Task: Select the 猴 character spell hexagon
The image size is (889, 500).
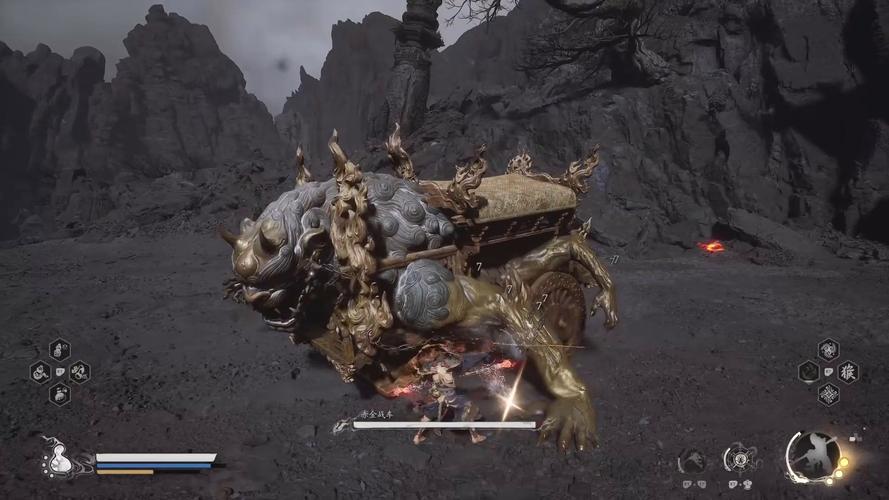Action: point(848,372)
